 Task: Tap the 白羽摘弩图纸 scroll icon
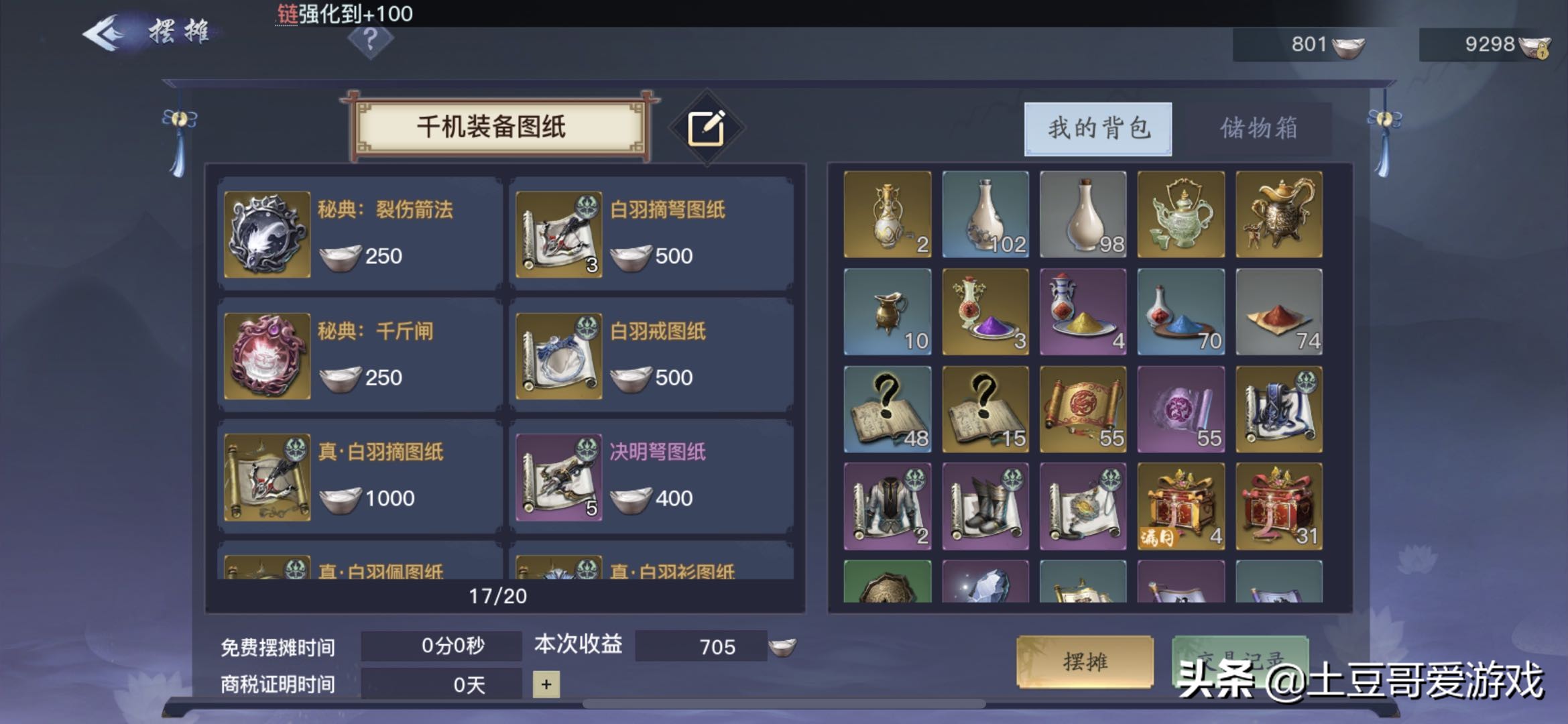click(x=558, y=235)
